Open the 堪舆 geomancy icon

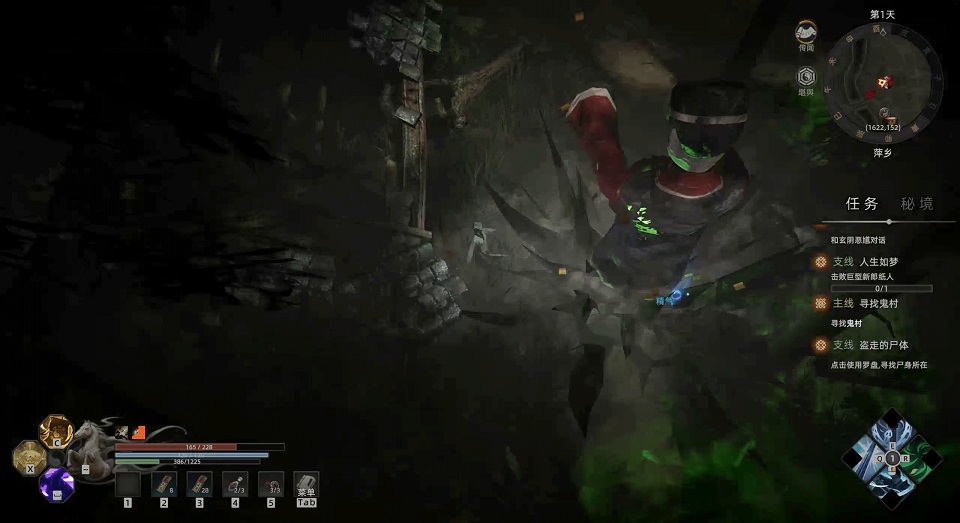pyautogui.click(x=807, y=78)
